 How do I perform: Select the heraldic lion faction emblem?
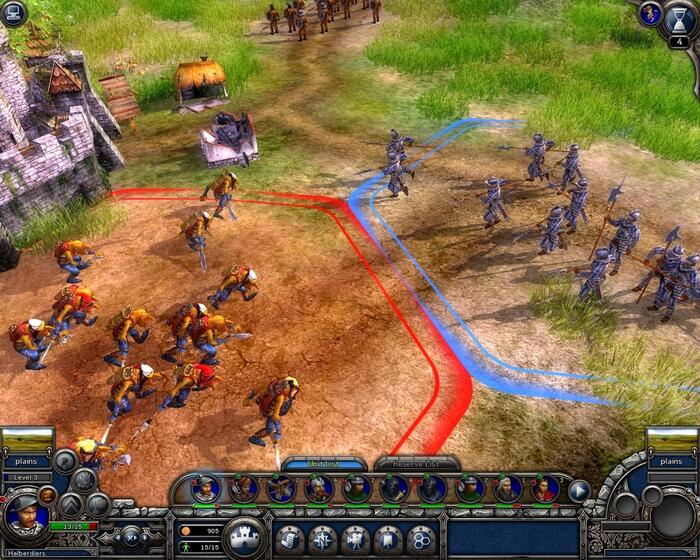pyautogui.click(x=650, y=13)
